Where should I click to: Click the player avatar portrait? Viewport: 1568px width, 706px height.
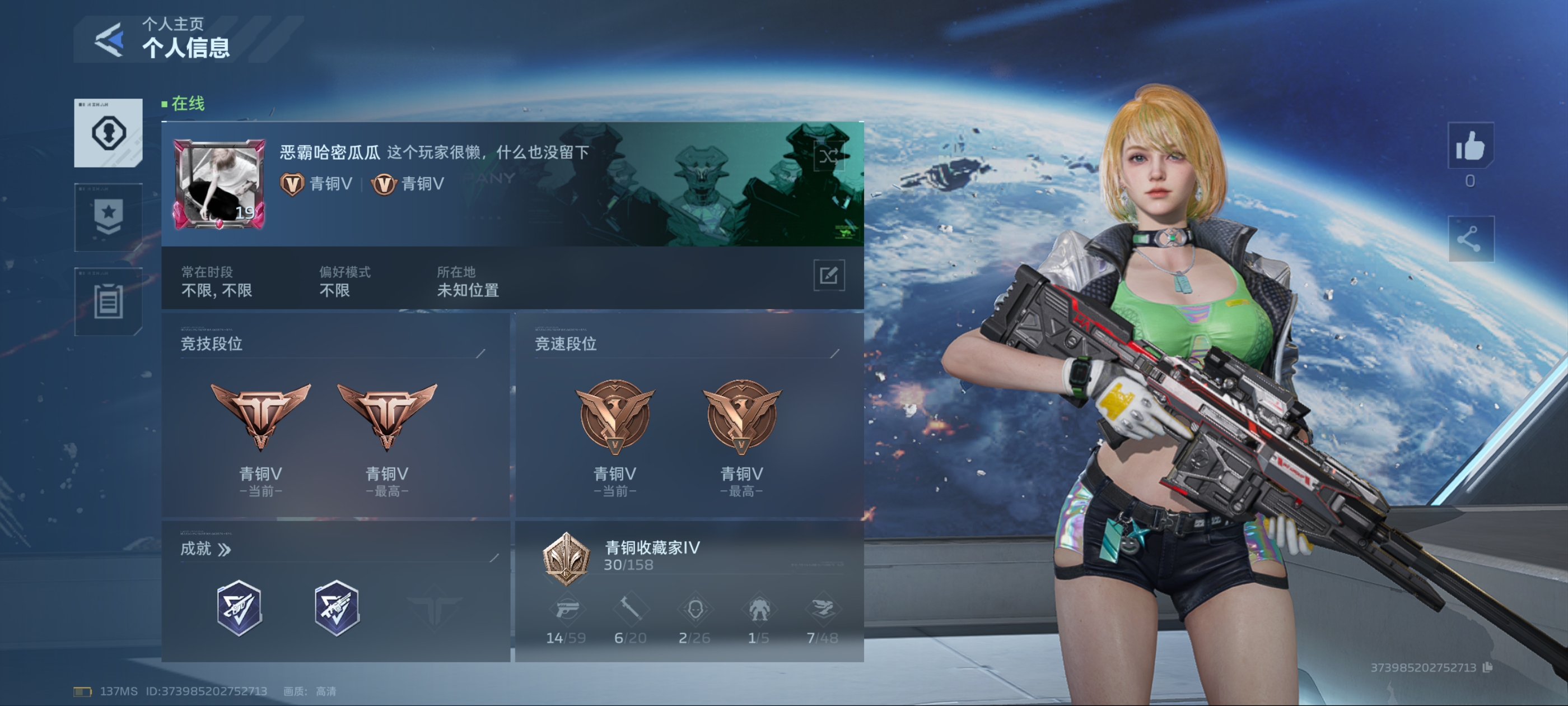point(220,184)
